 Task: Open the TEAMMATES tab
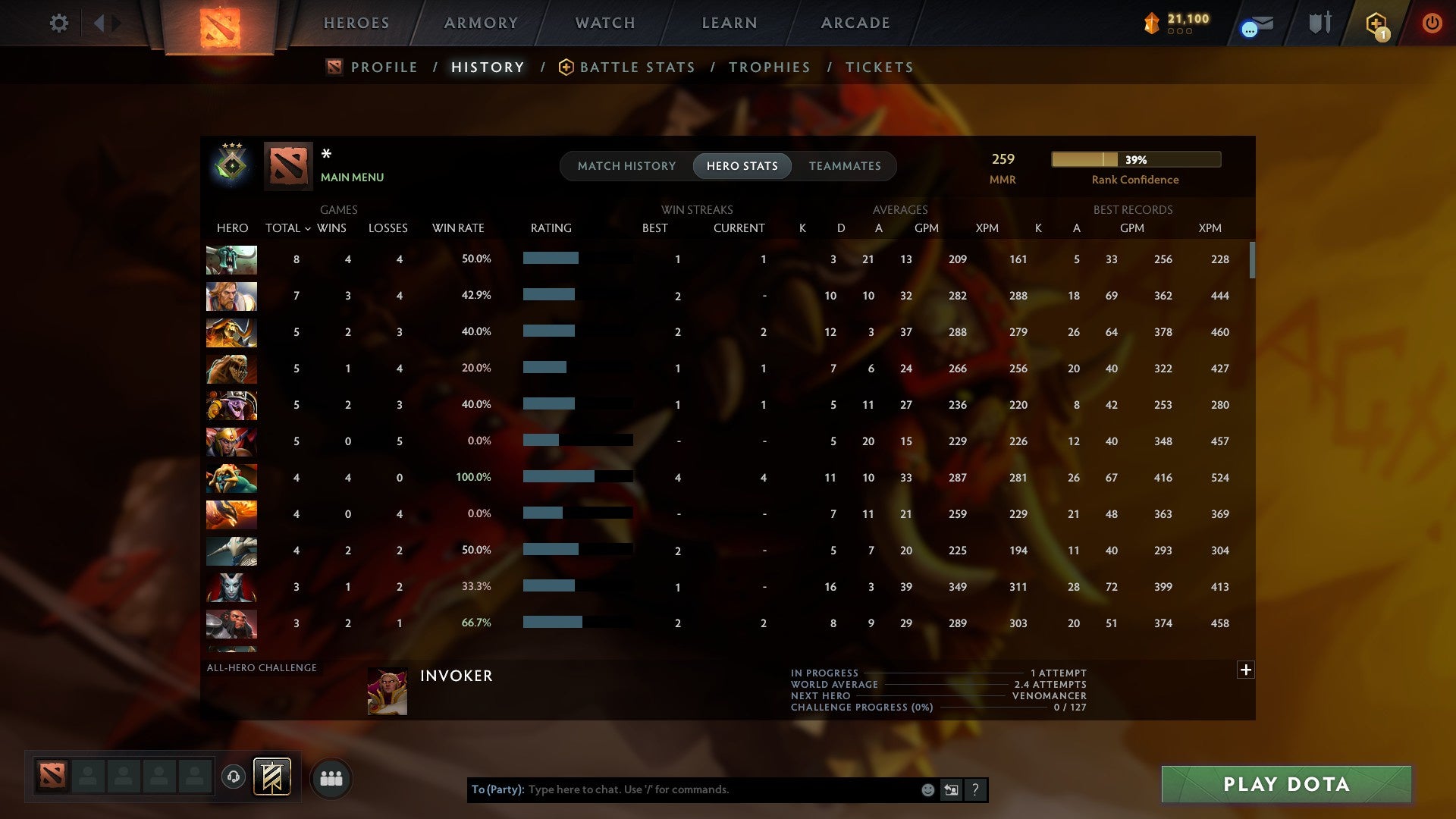pyautogui.click(x=845, y=165)
